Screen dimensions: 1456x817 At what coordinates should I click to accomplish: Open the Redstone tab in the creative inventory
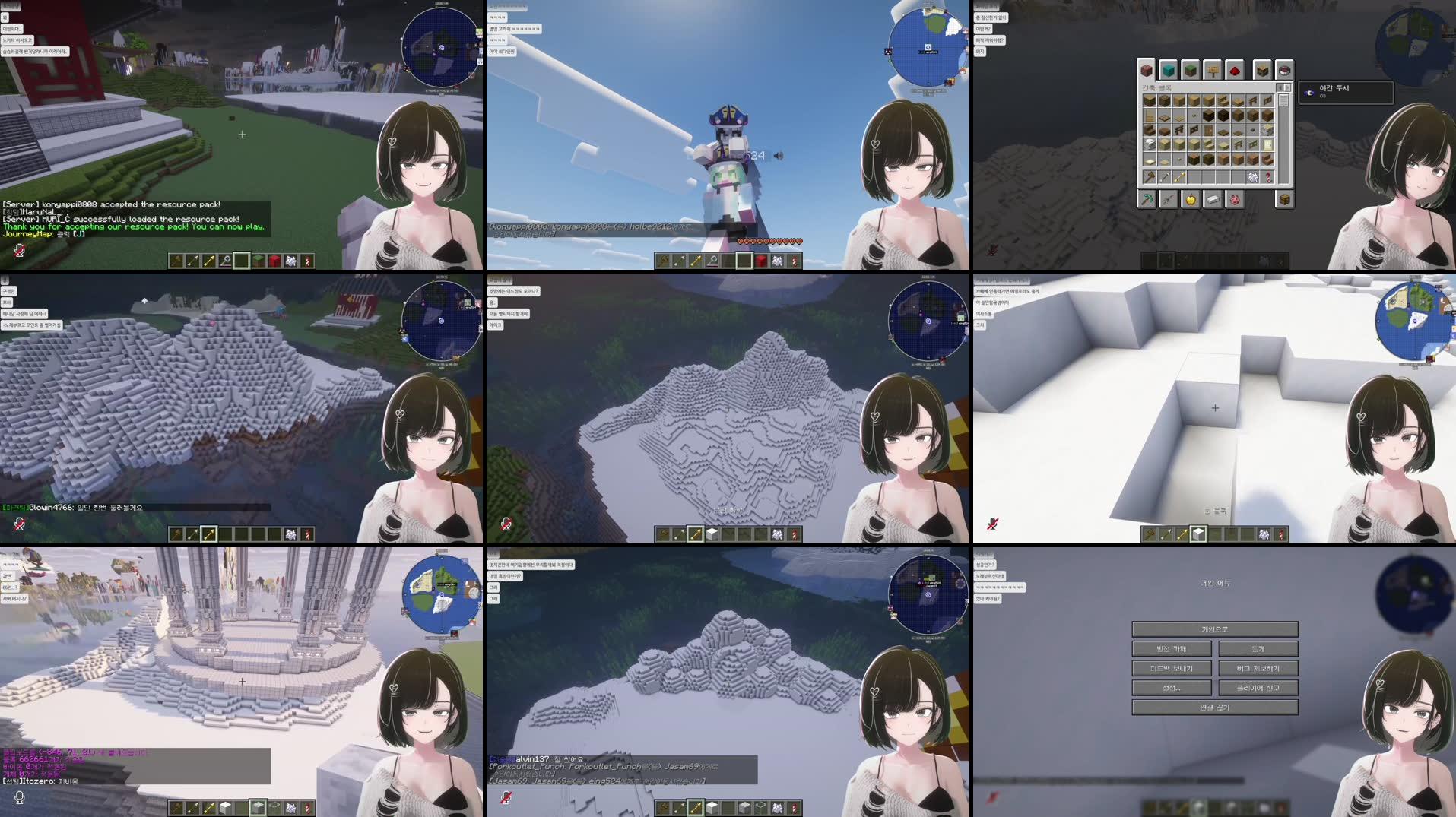click(1234, 69)
